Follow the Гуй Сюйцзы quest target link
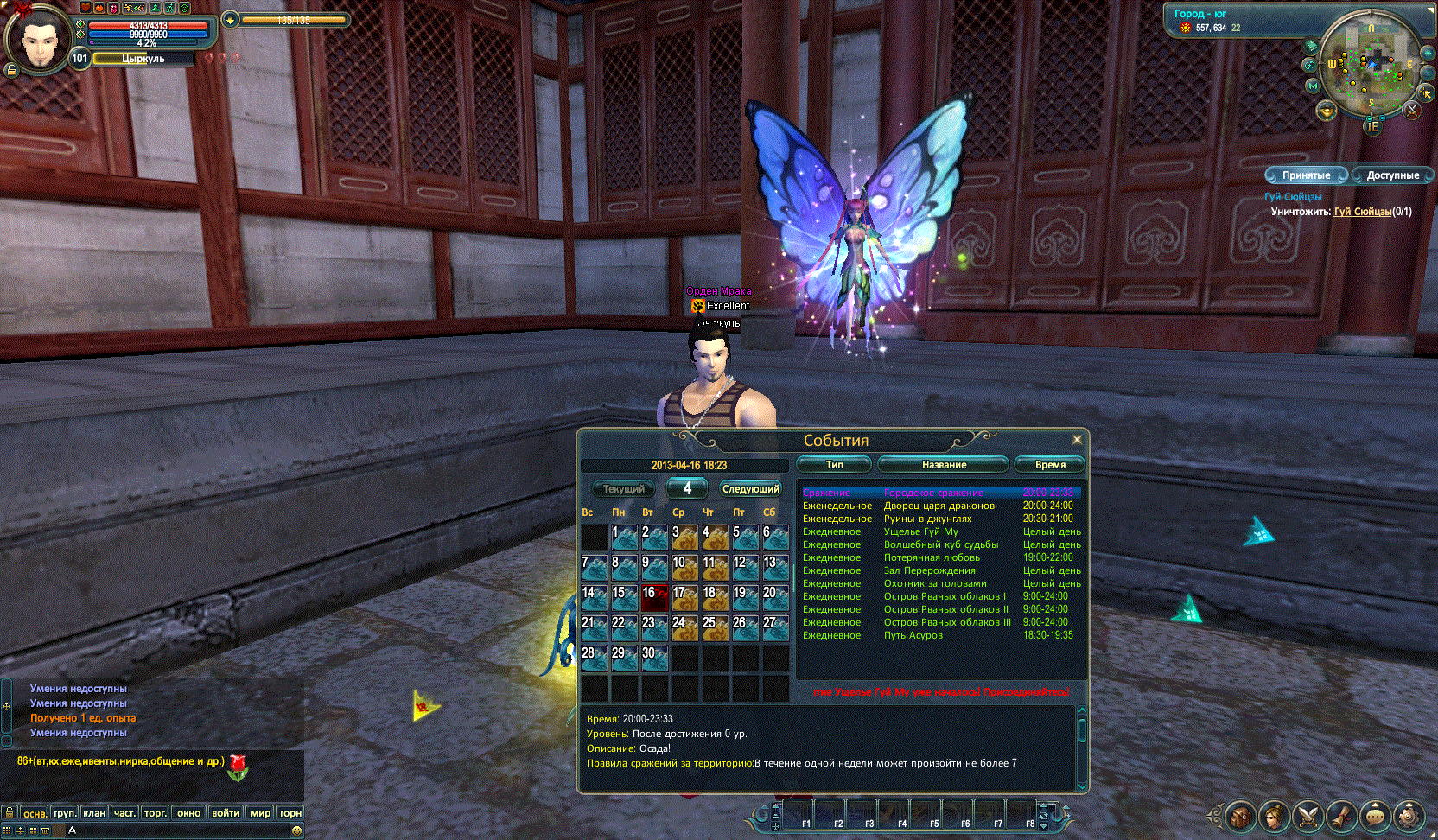The height and width of the screenshot is (840, 1438). (x=1362, y=212)
